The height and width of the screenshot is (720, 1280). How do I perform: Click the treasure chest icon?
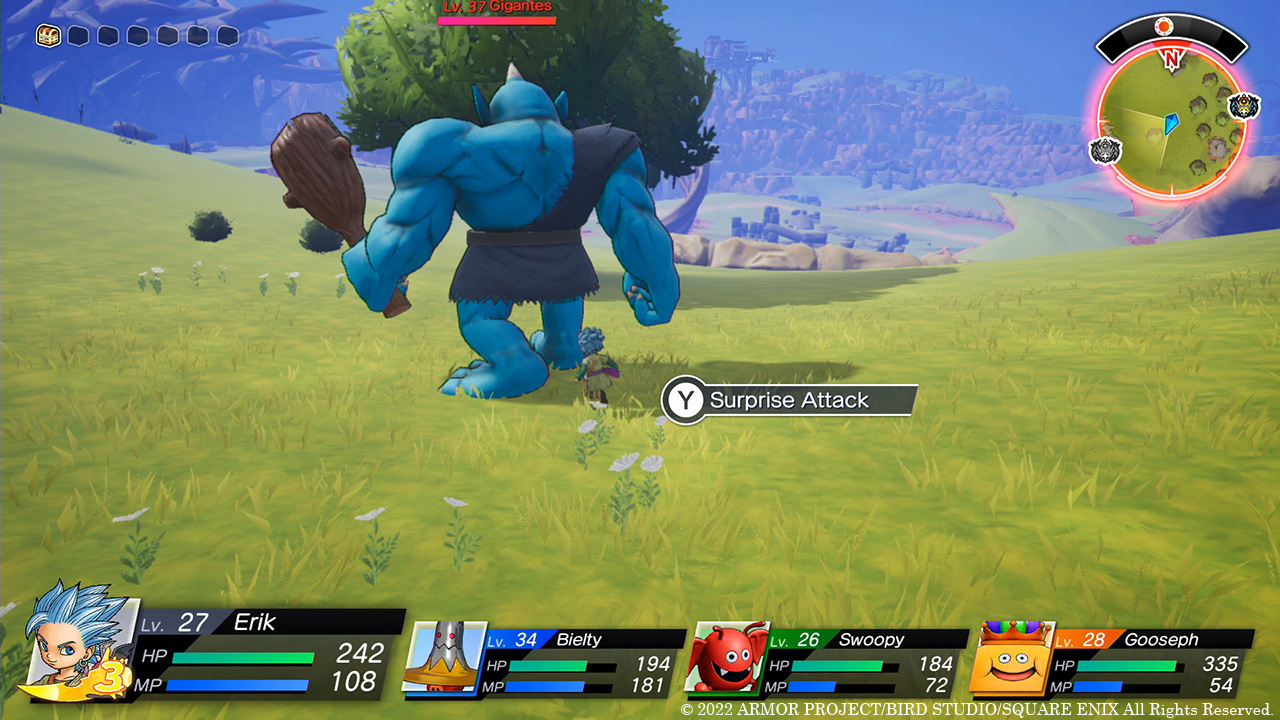point(48,36)
